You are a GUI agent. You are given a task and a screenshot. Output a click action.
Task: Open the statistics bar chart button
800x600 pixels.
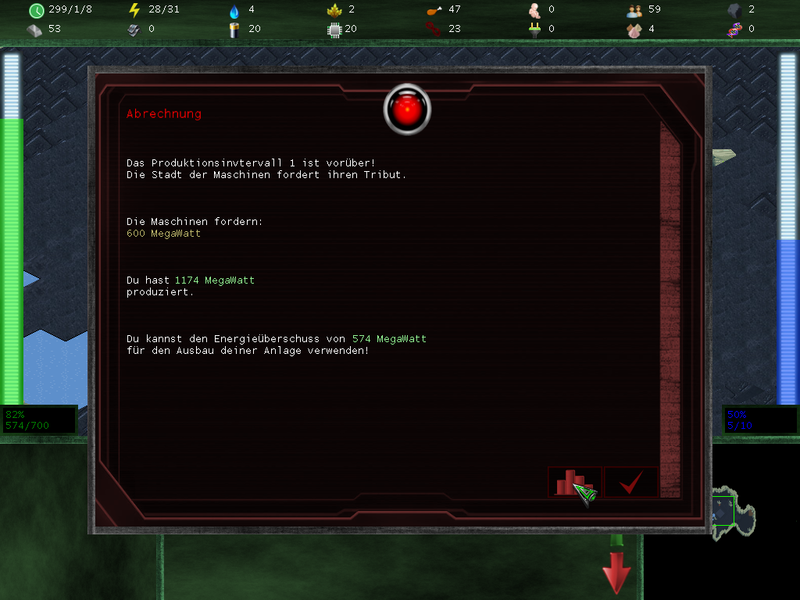[x=574, y=482]
